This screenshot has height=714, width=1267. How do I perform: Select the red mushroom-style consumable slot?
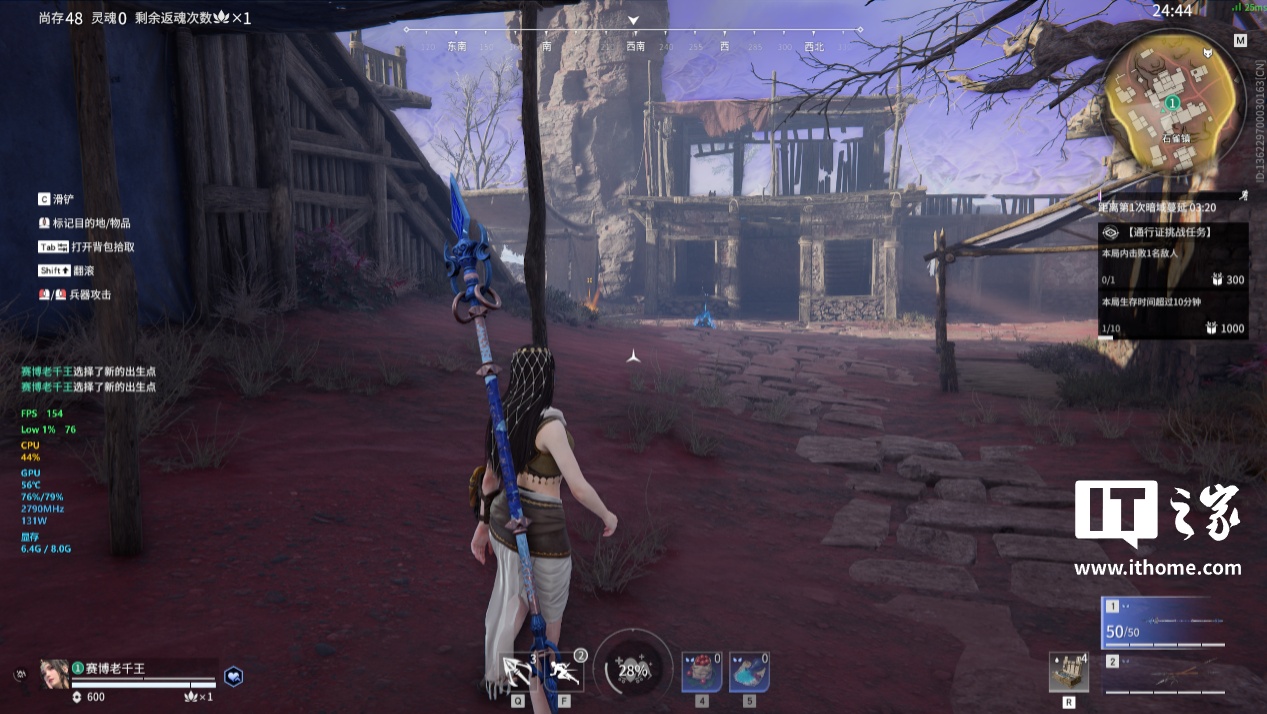[701, 670]
